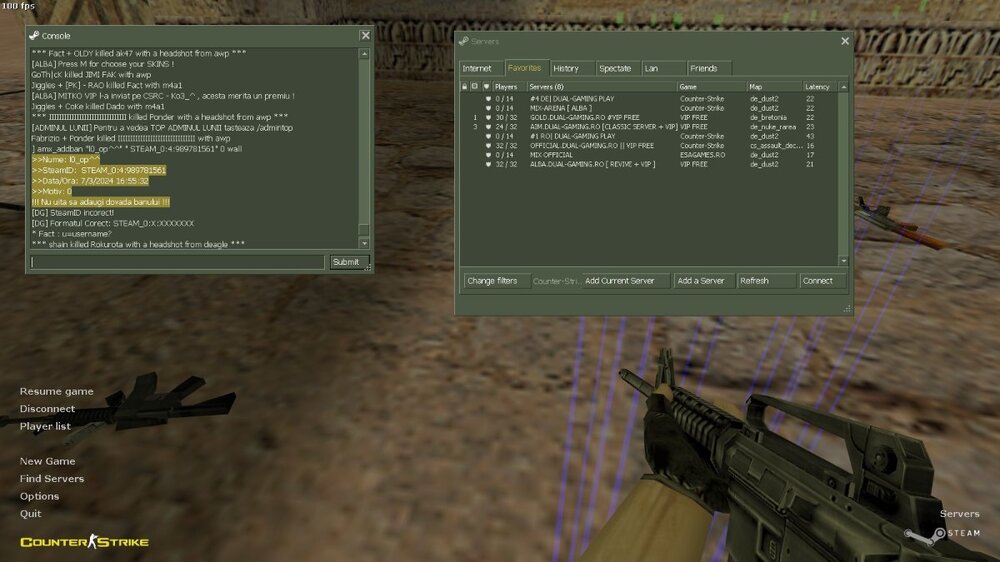Open the History tab
Image resolution: width=1000 pixels, height=562 pixels.
[566, 68]
